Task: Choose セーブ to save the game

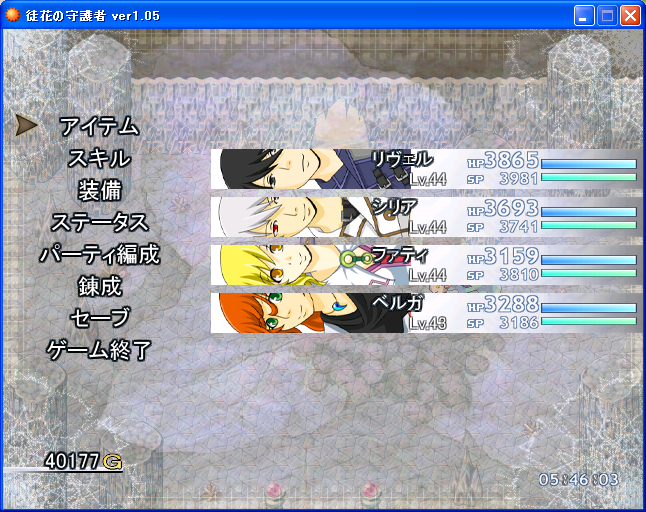Action: [x=99, y=319]
